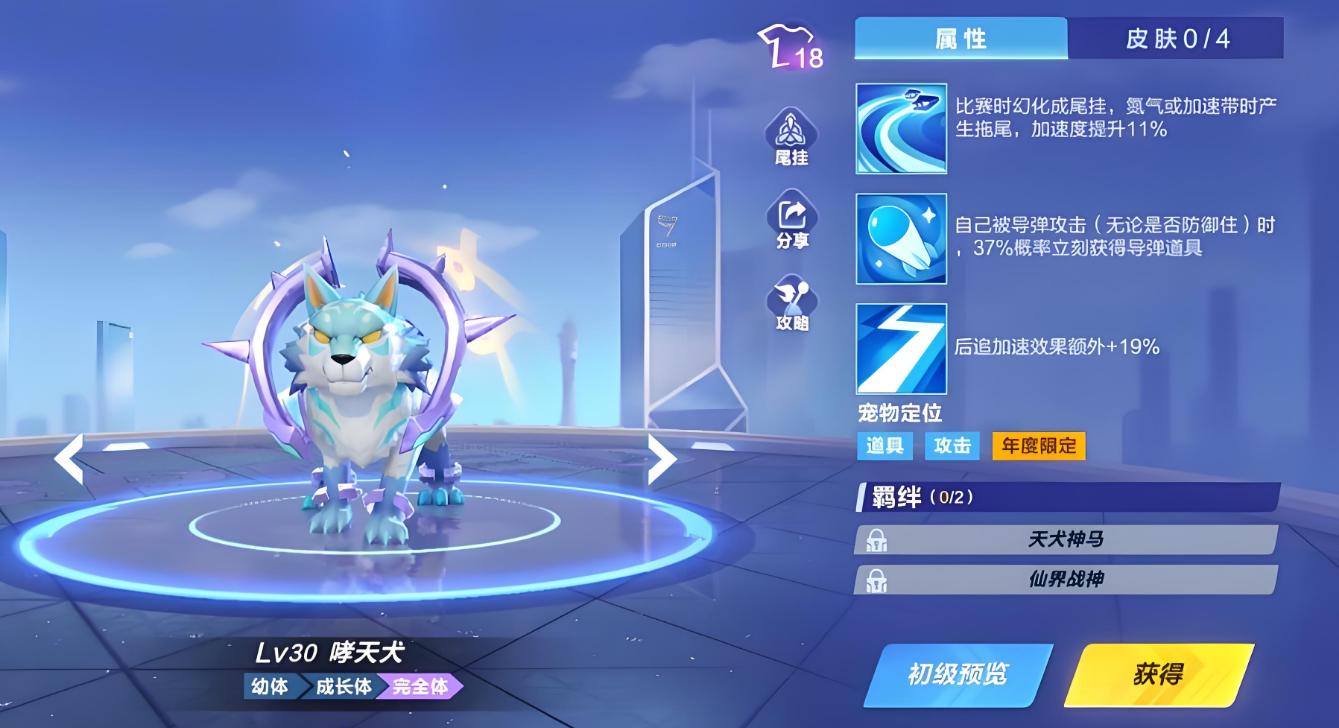View the tail trail acceleration skill icon

pyautogui.click(x=901, y=128)
